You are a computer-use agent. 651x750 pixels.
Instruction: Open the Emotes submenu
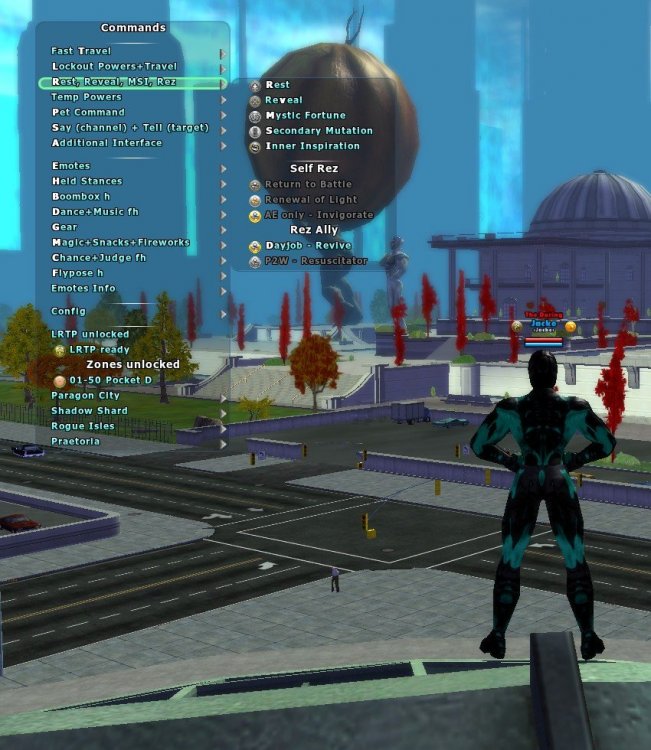coord(71,166)
